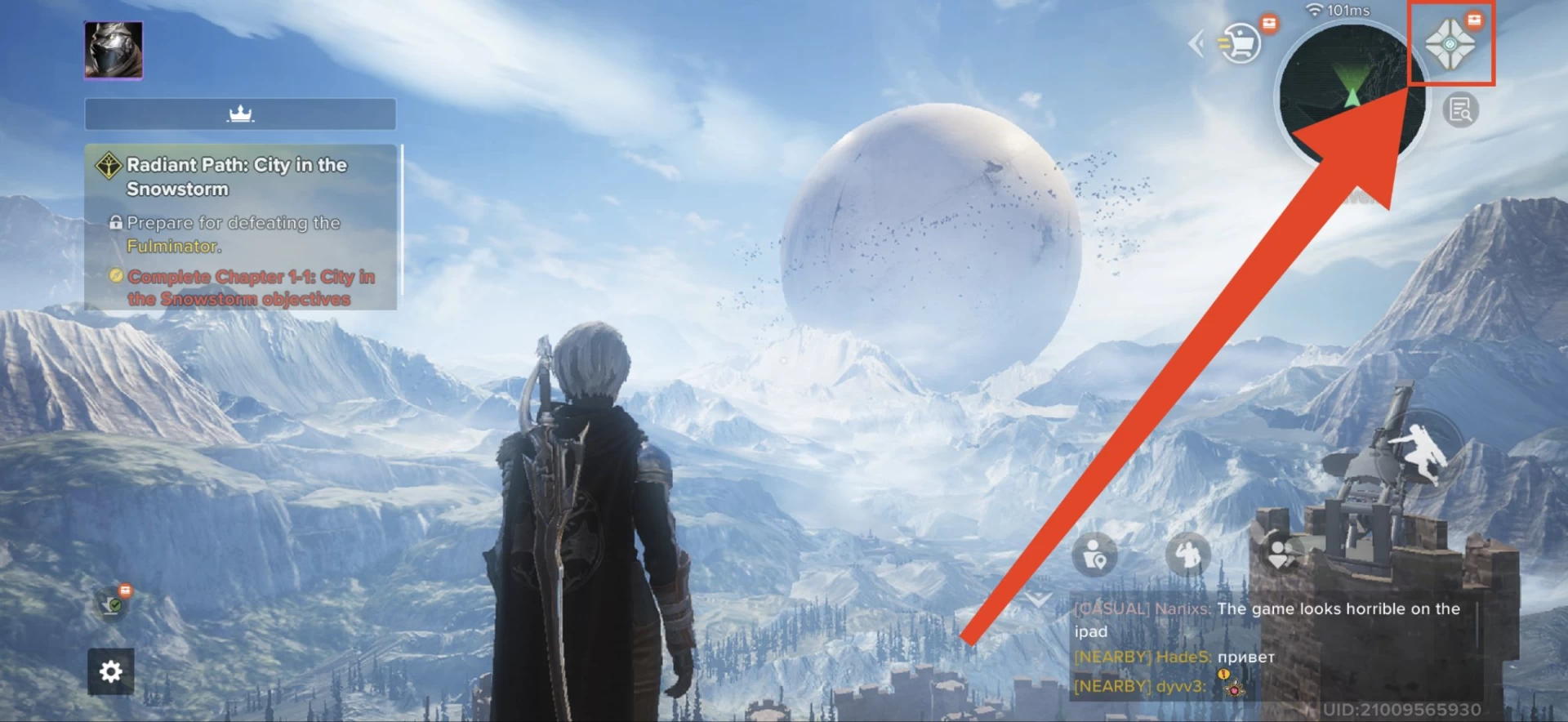Open the shopping cart store icon
The width and height of the screenshot is (1568, 722).
click(x=1241, y=42)
